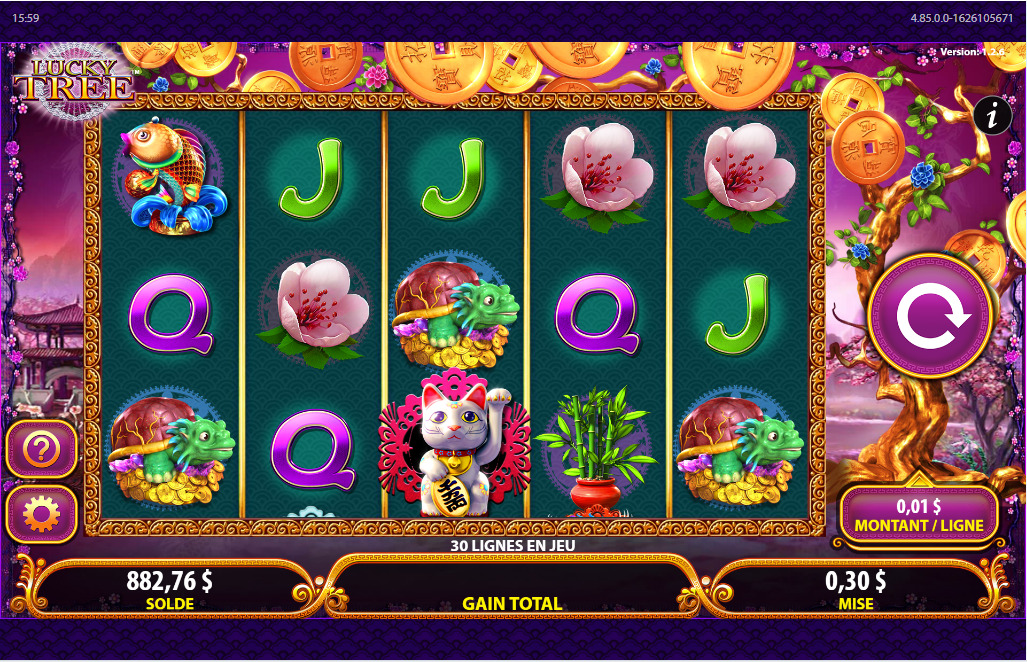This screenshot has height=662, width=1027.
Task: Adjust the Montant / Ligne bet amount
Action: [x=919, y=514]
